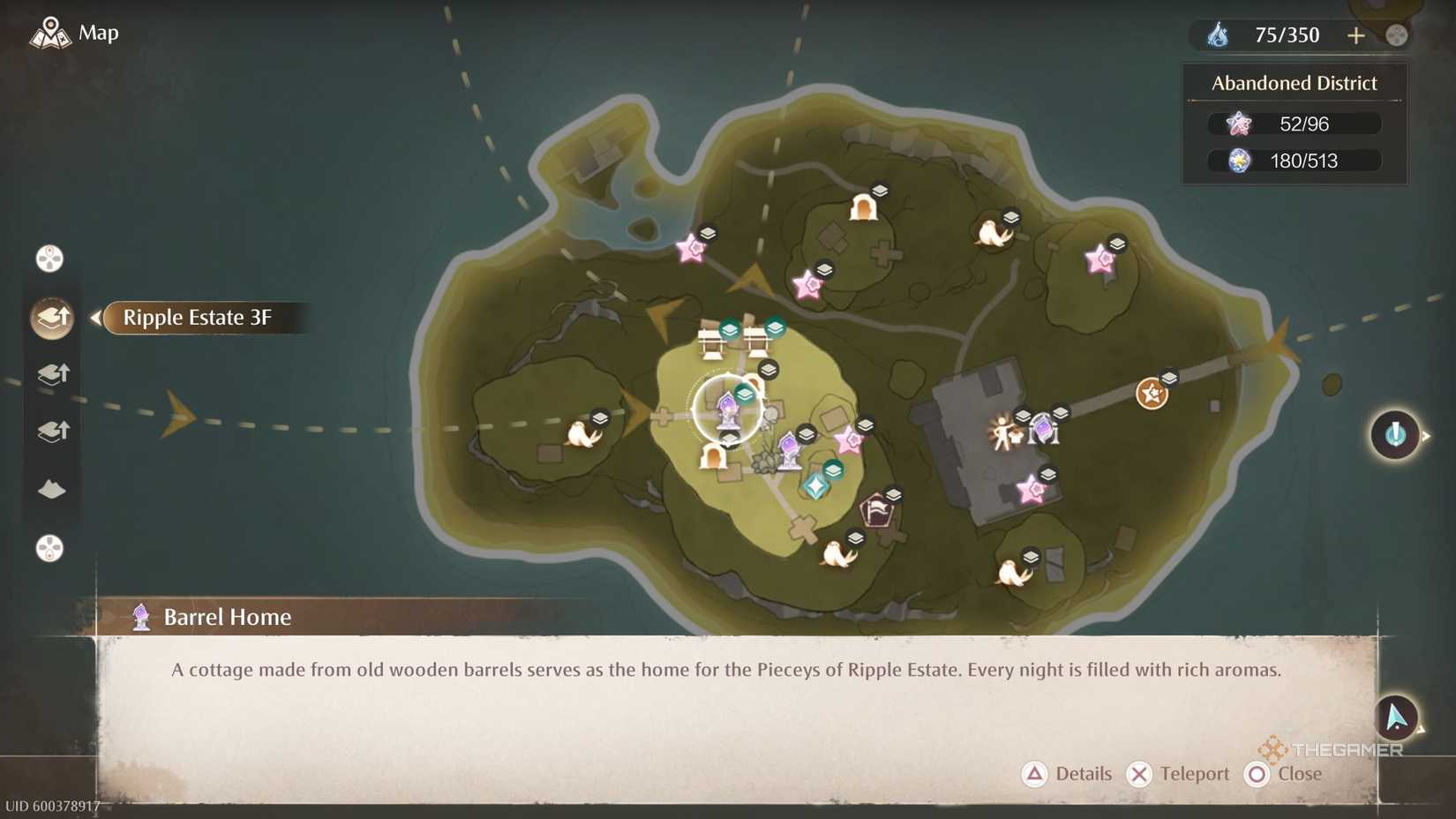Toggle the top d-pad navigation control in sidebar

[50, 258]
